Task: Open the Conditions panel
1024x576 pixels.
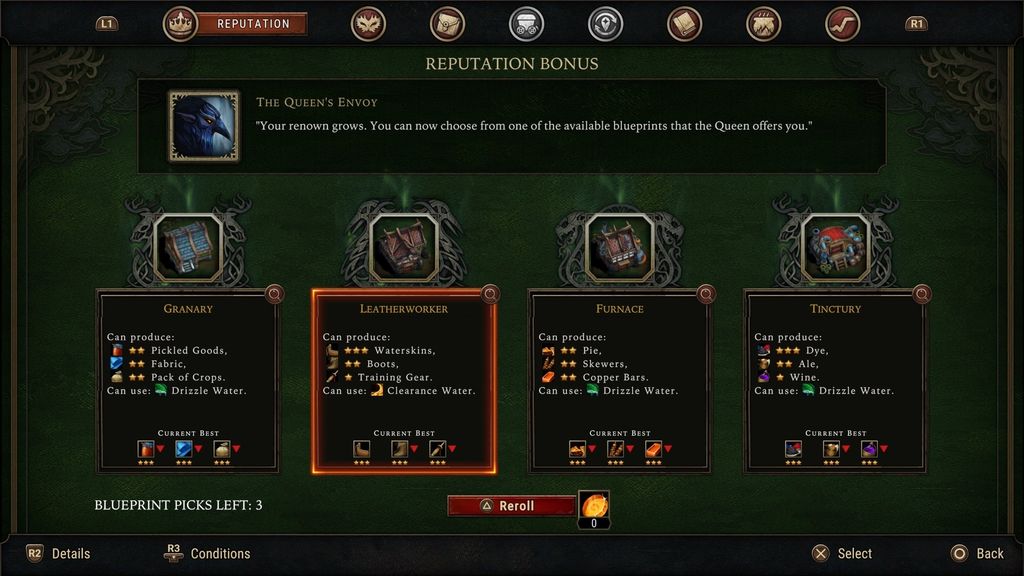Action: click(x=208, y=553)
